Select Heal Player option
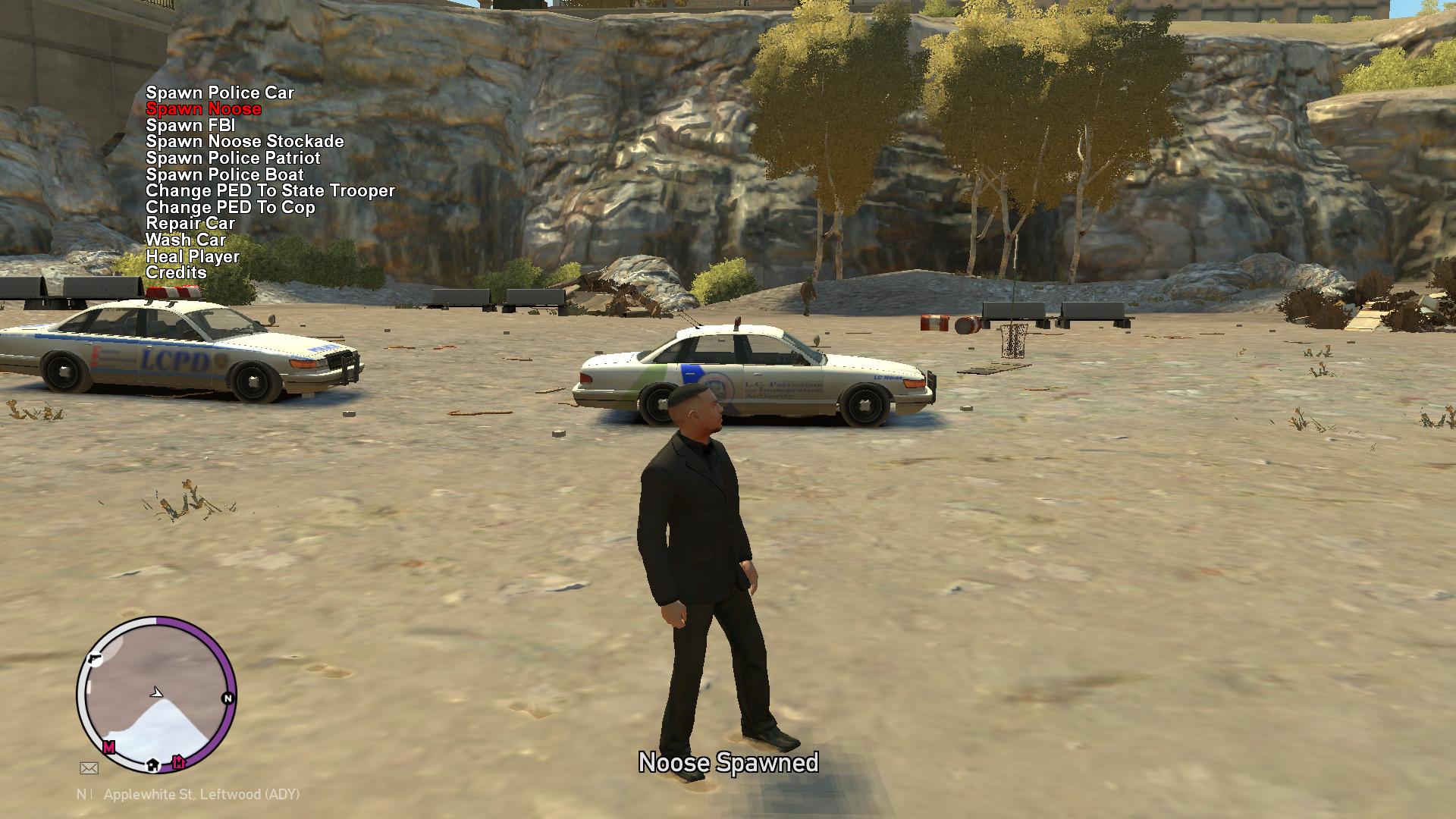1456x819 pixels. (x=193, y=256)
